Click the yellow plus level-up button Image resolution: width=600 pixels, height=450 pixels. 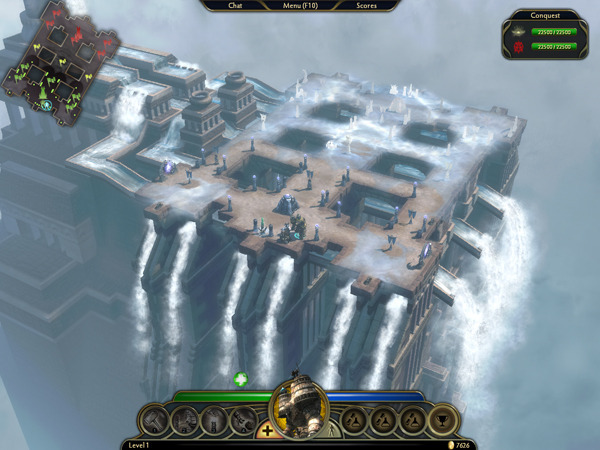267,431
